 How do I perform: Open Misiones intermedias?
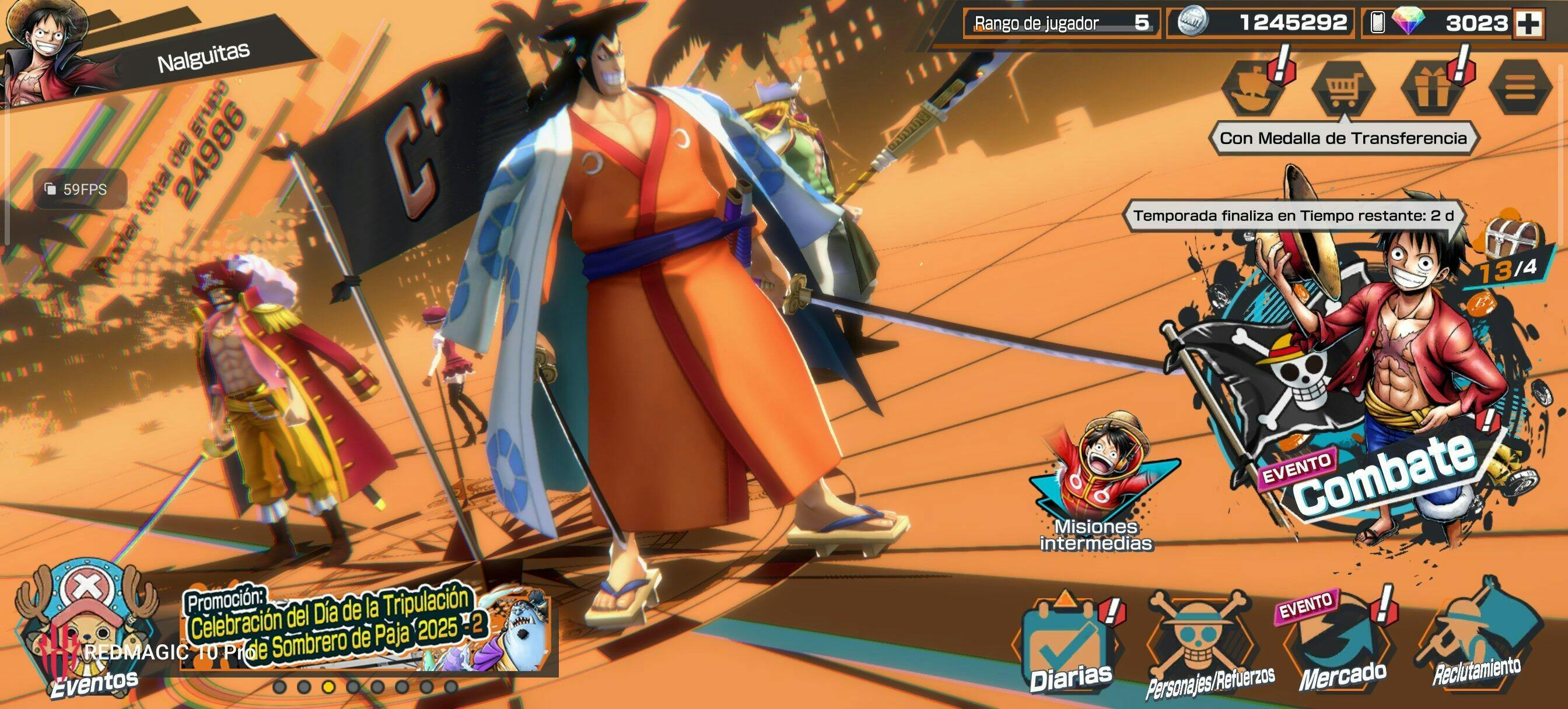tap(1095, 487)
